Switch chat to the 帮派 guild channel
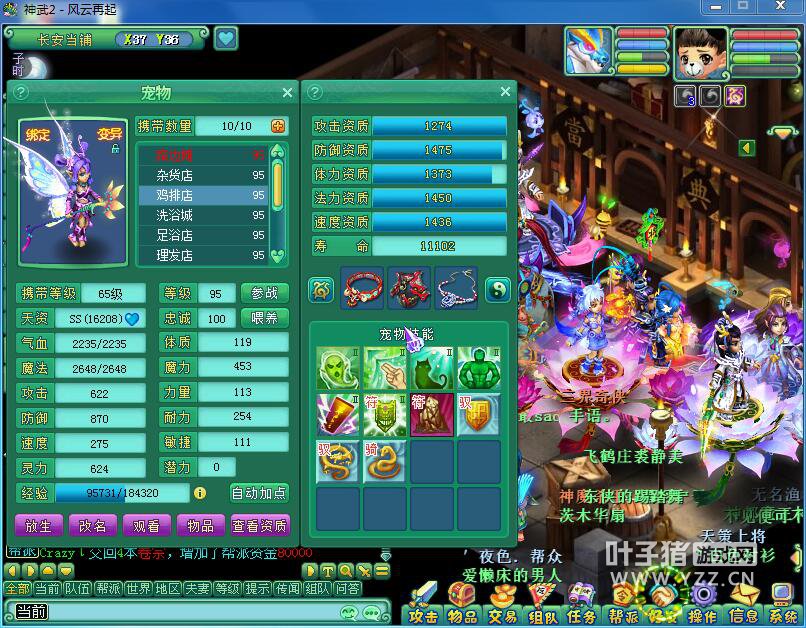 (108, 589)
